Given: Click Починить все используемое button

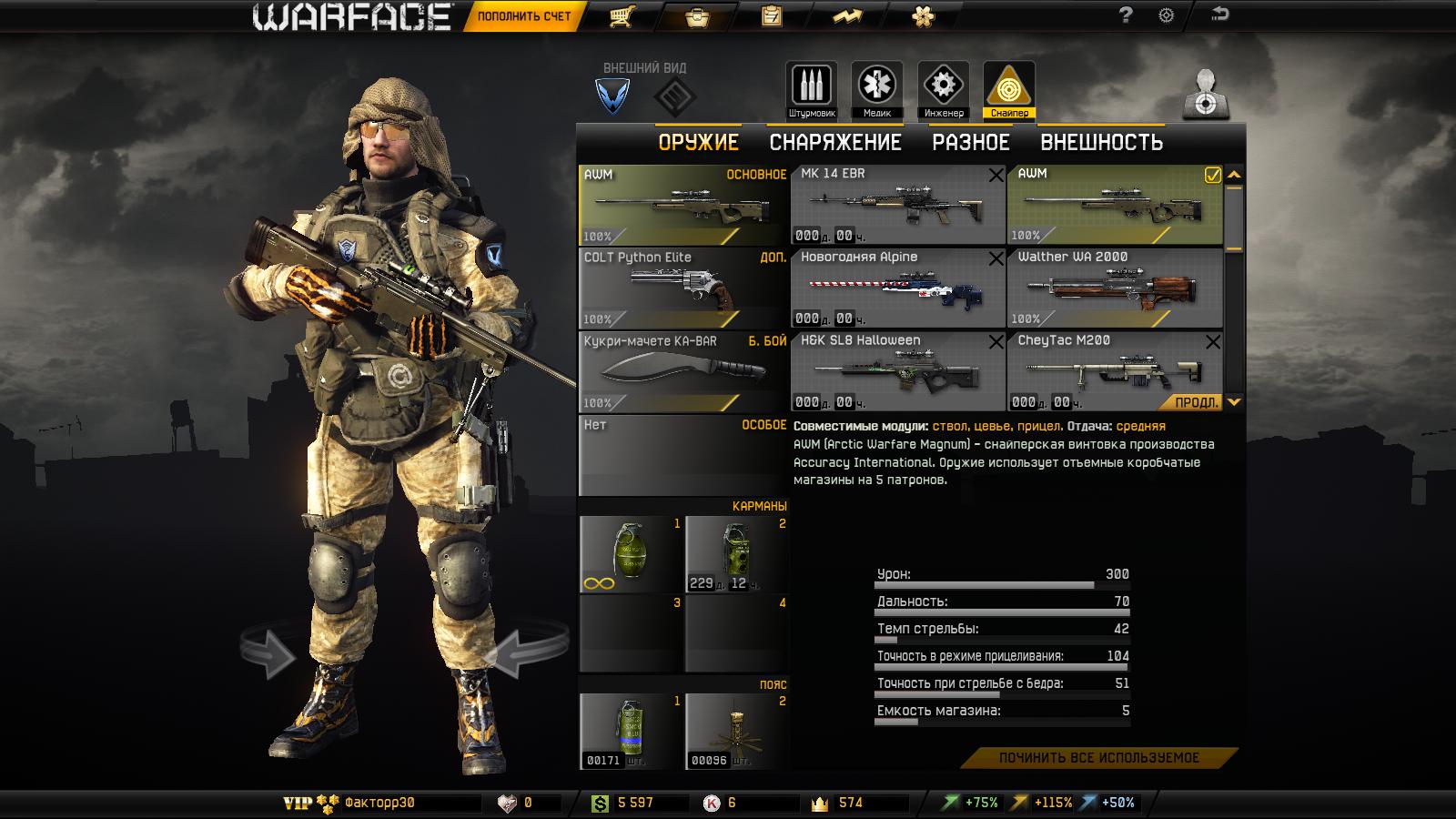Looking at the screenshot, I should 1098,758.
